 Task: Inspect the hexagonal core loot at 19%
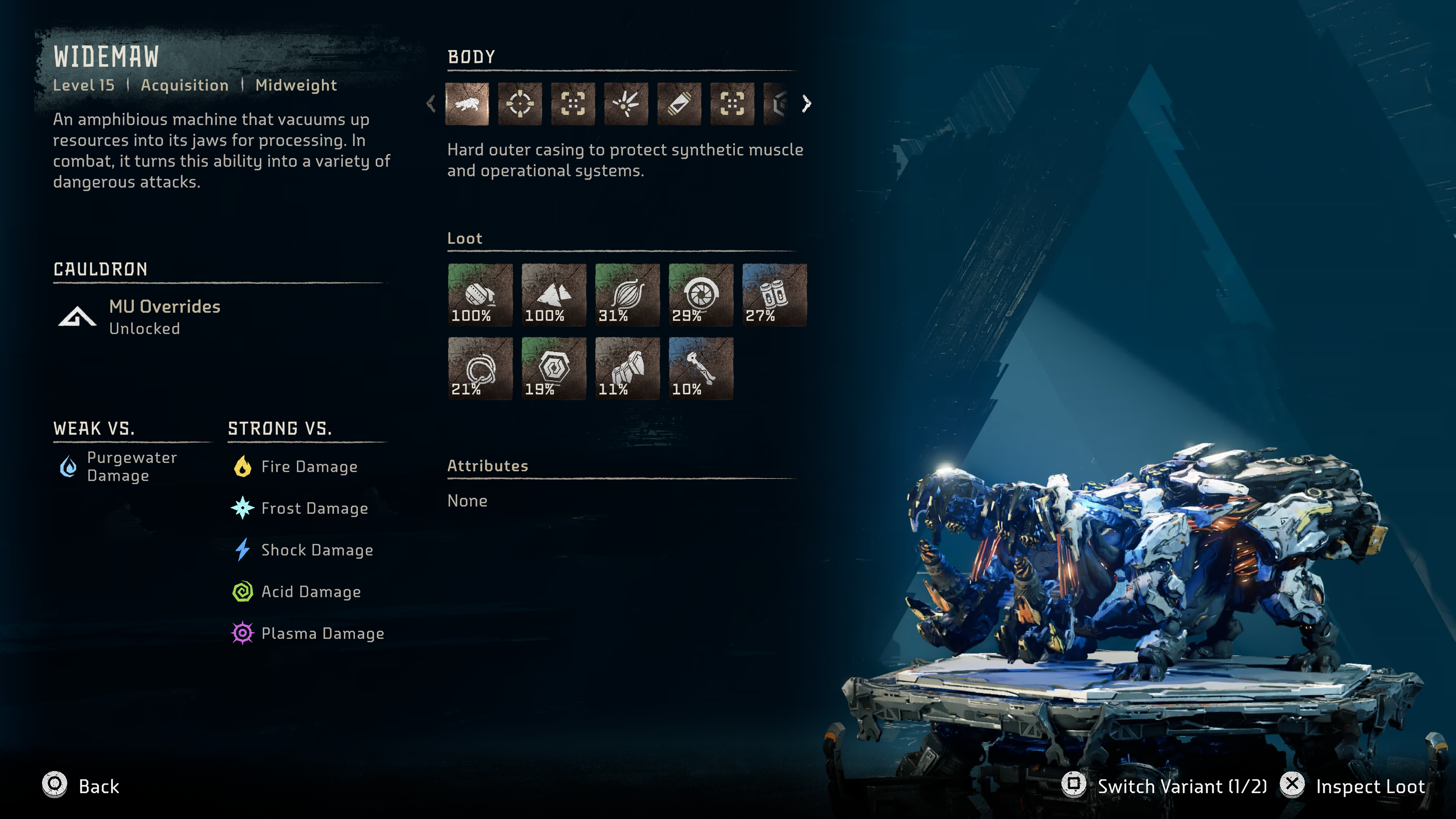(553, 368)
